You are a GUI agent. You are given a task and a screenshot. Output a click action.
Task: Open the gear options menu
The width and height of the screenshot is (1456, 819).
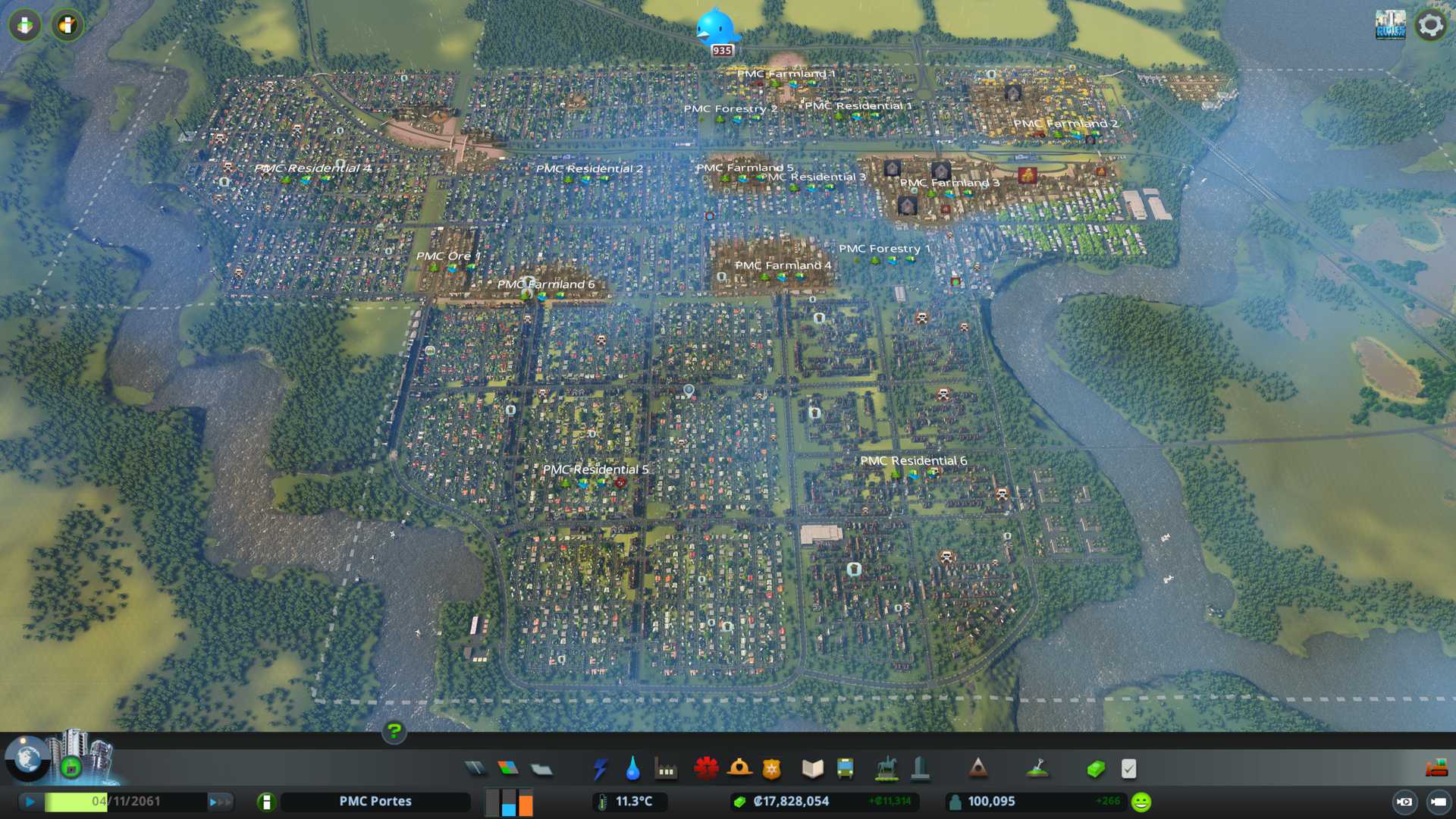(x=1430, y=25)
